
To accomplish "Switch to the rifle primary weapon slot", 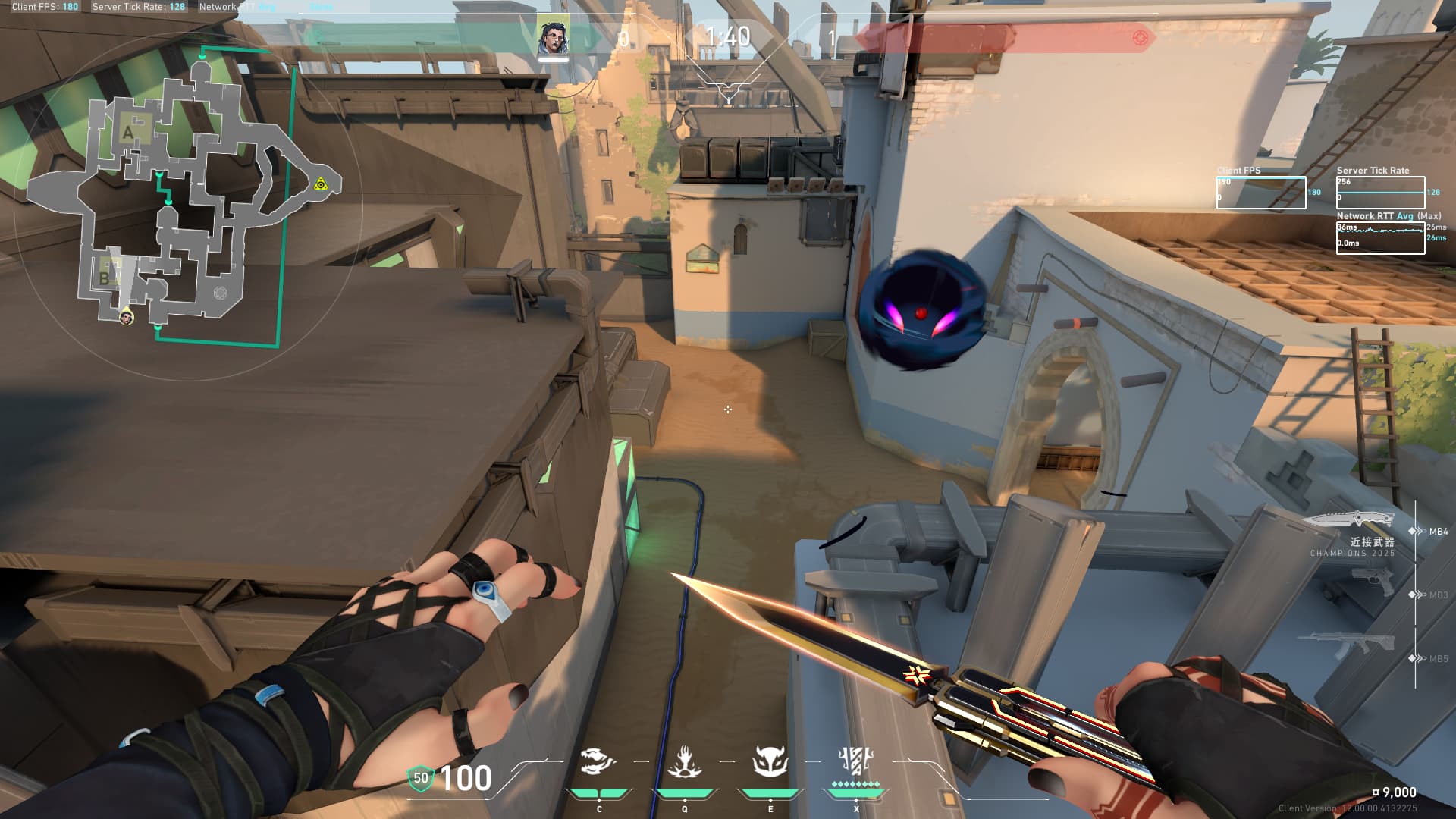I will point(1350,645).
